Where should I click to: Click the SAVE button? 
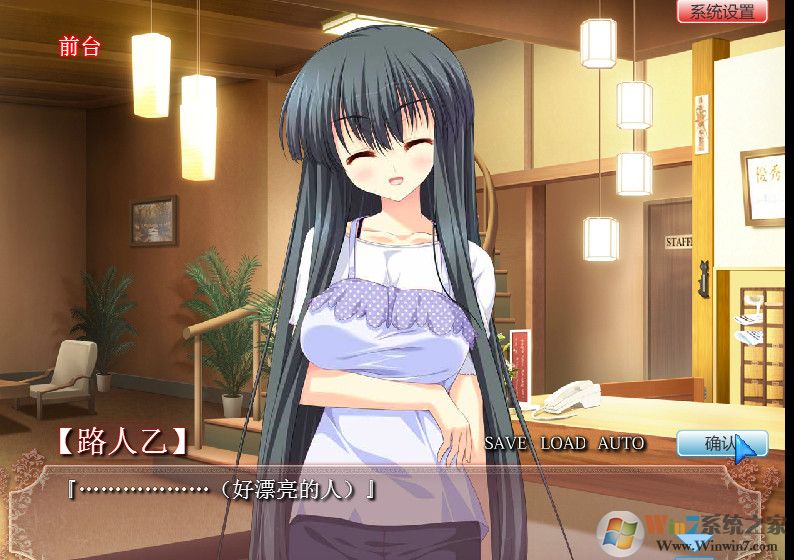pos(507,443)
